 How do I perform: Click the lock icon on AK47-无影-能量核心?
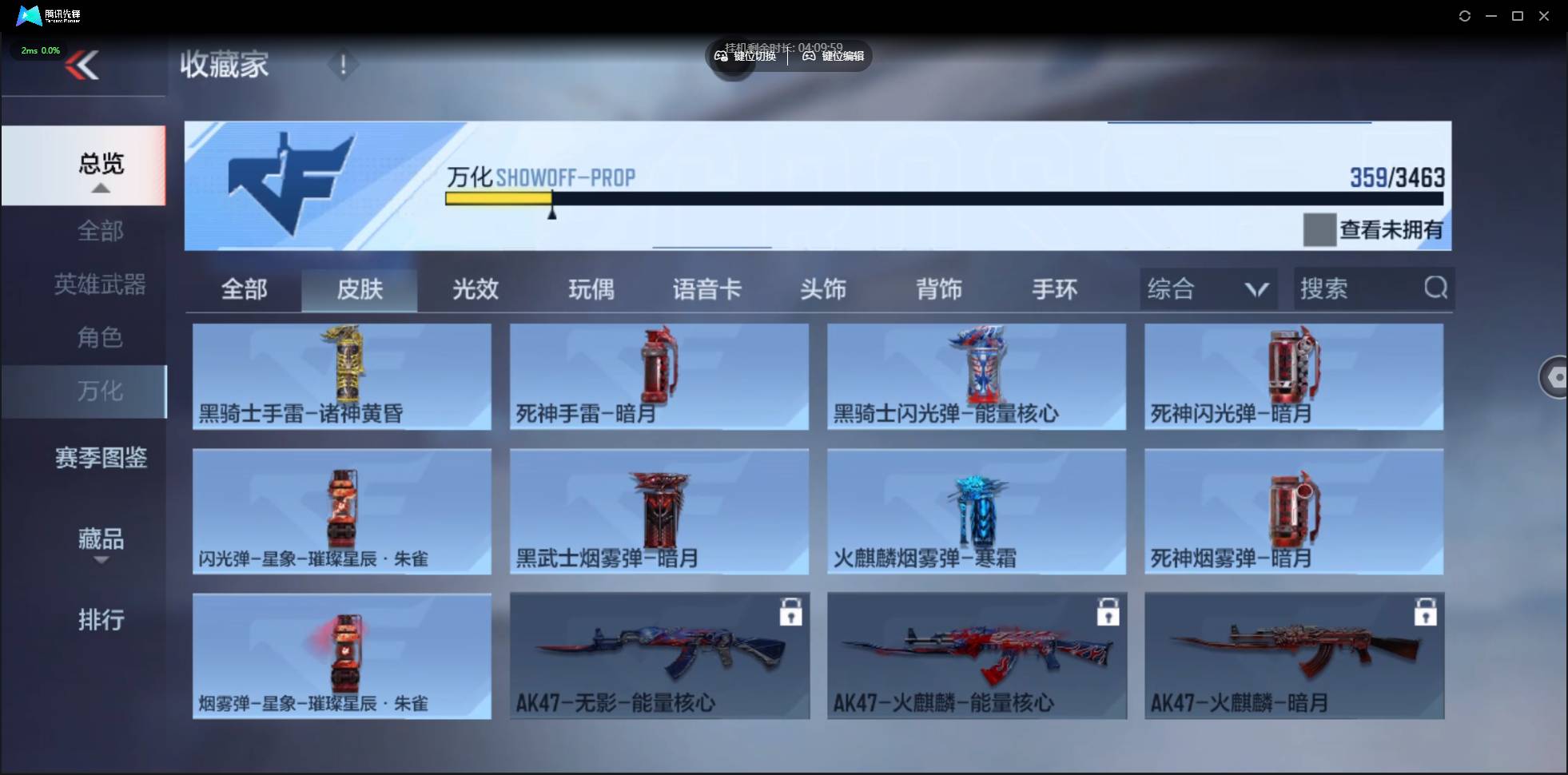792,612
